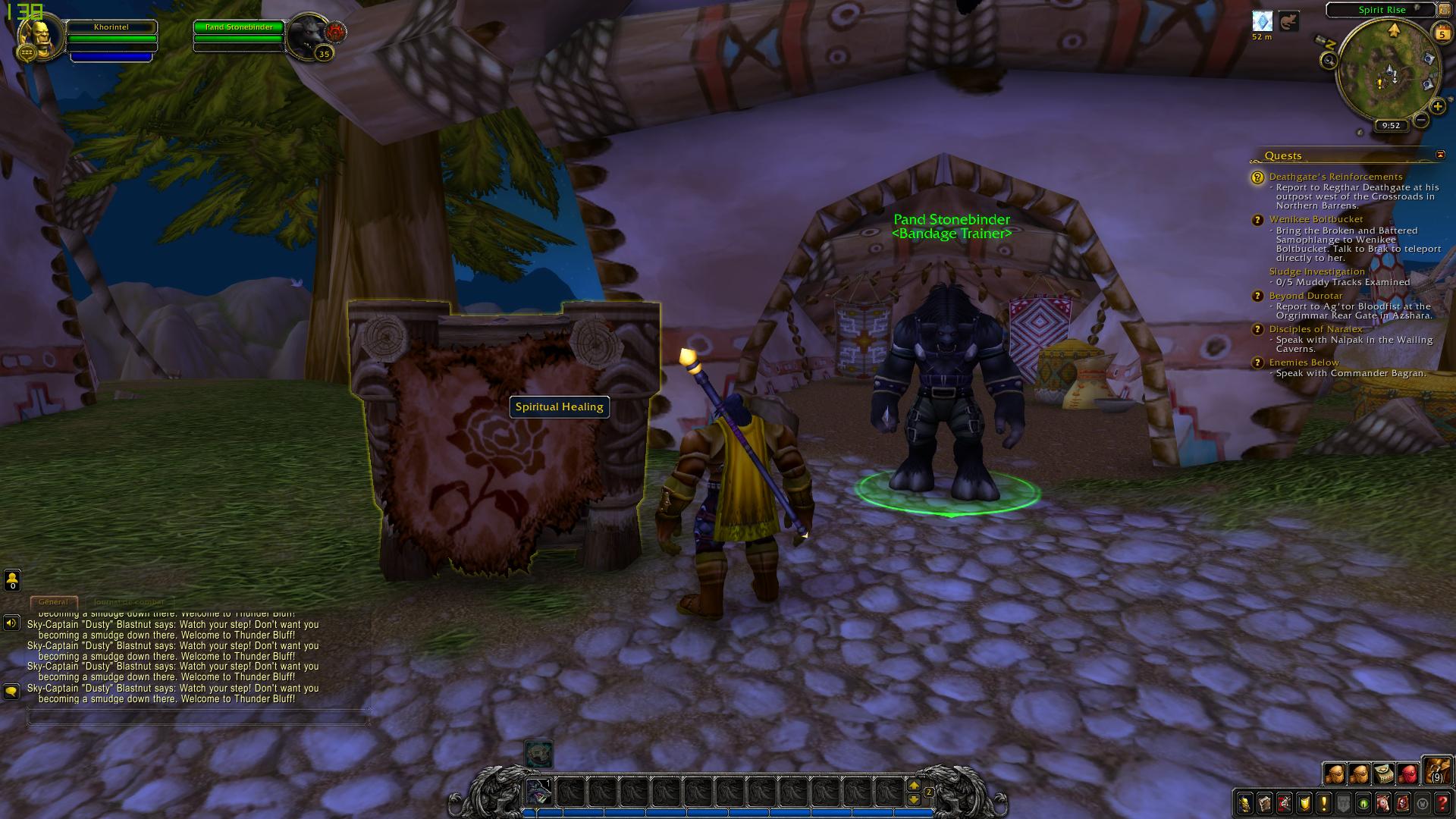Select the Disciples of Naralex quest
The height and width of the screenshot is (819, 1456).
point(1316,329)
